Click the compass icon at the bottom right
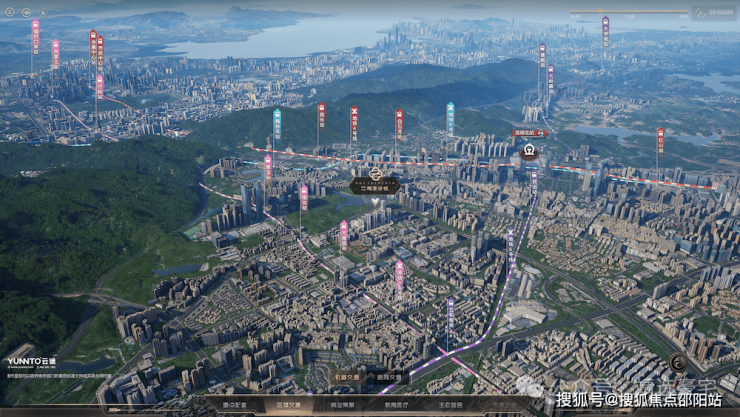The width and height of the screenshot is (740, 417). tap(679, 362)
